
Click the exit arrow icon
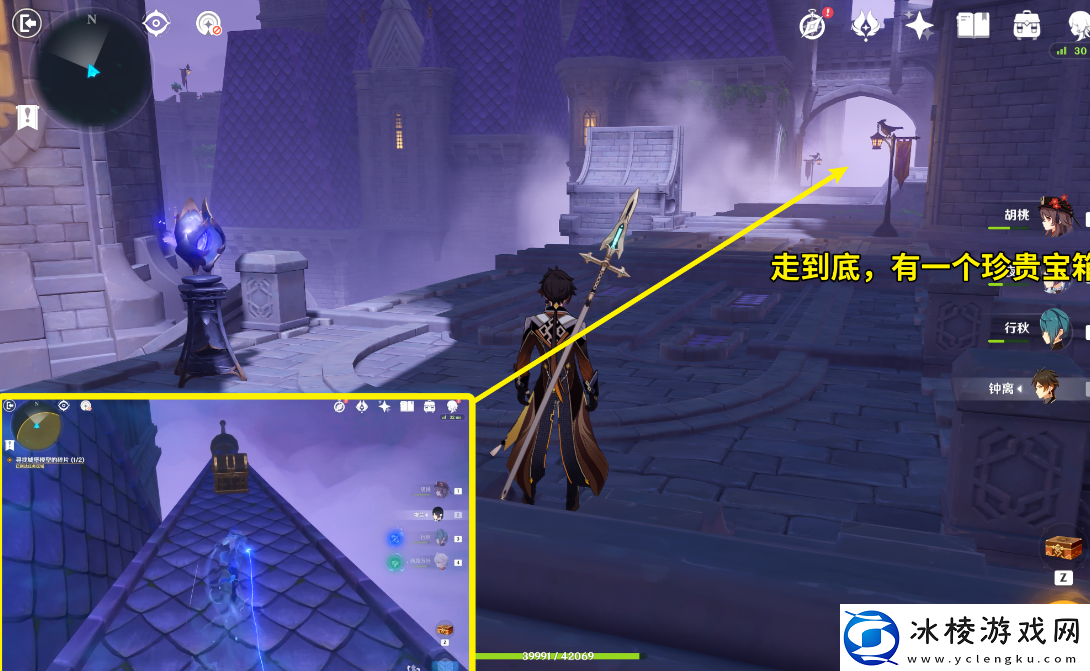(27, 22)
